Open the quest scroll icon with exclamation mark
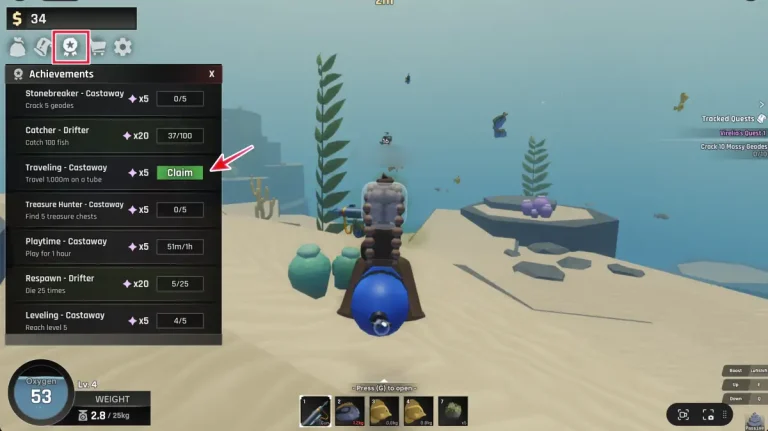The height and width of the screenshot is (431, 768). coord(44,46)
